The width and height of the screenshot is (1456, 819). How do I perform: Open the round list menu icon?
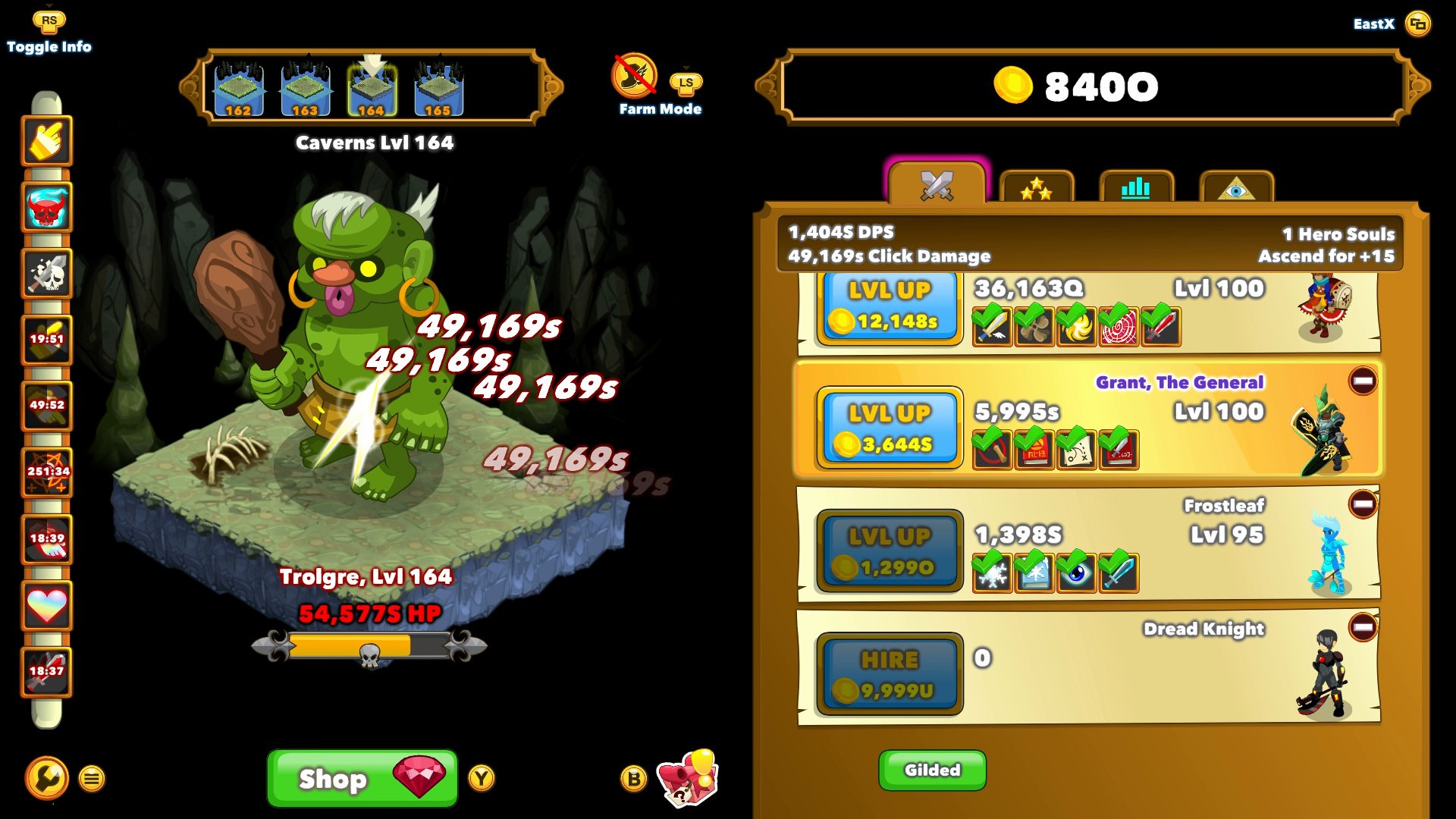(92, 779)
